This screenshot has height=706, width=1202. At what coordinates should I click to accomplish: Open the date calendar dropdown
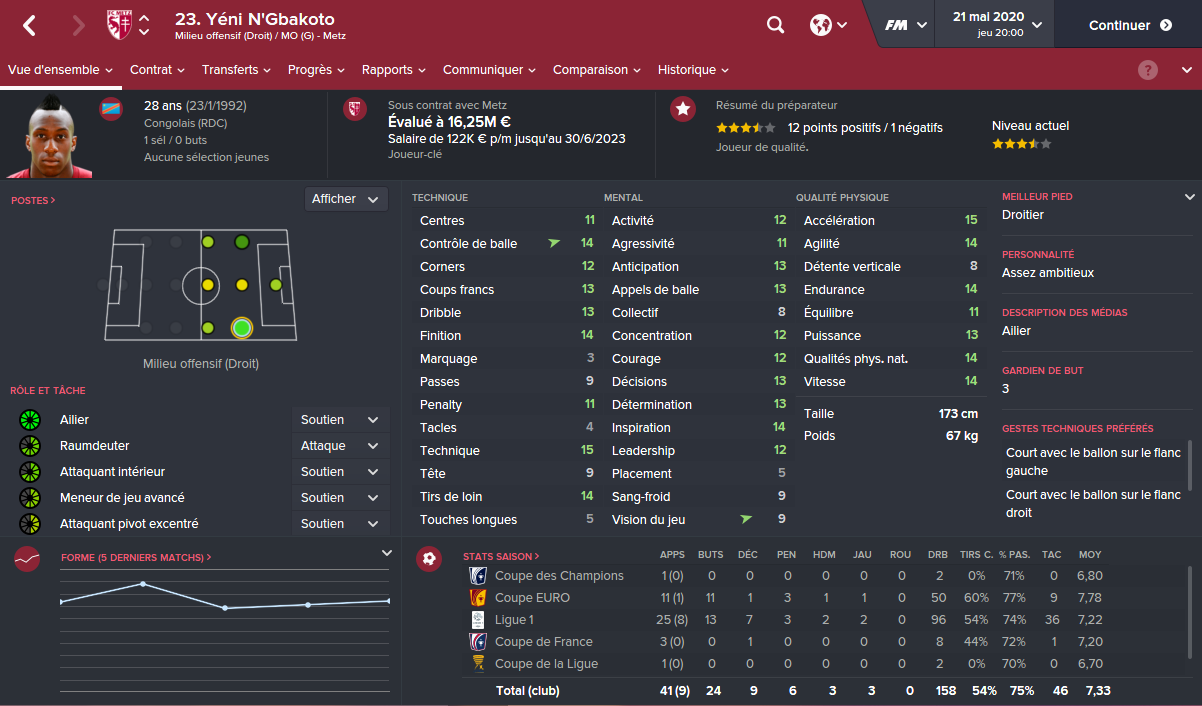(996, 25)
